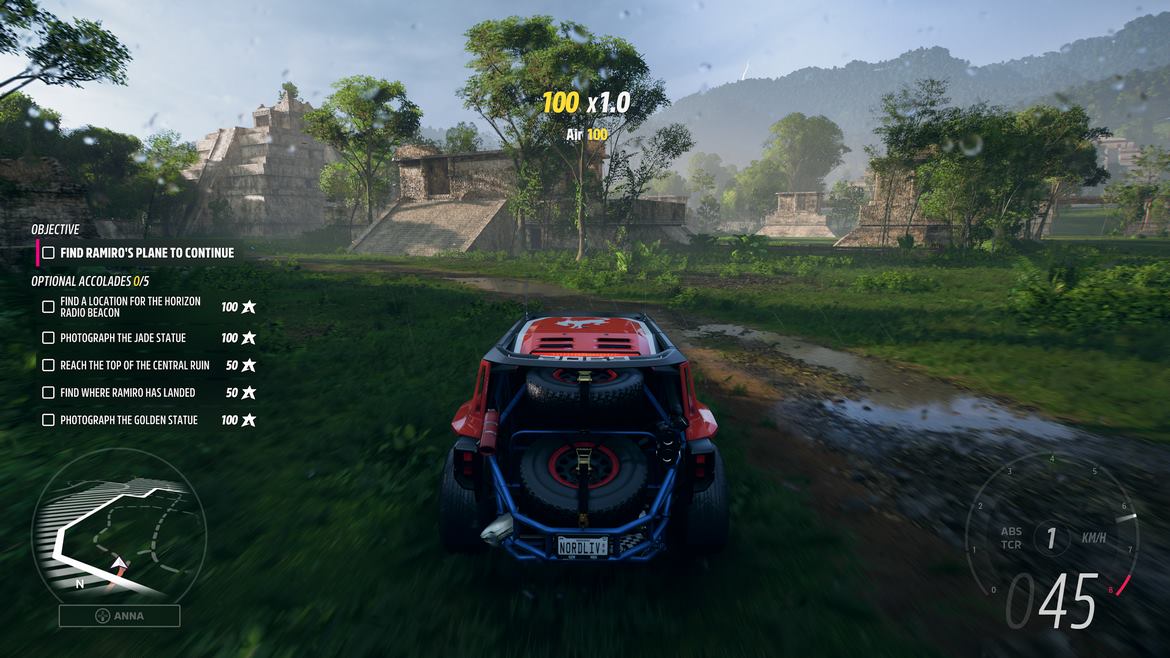Select the ANNA assistant button
Viewport: 1170px width, 658px height.
(119, 616)
